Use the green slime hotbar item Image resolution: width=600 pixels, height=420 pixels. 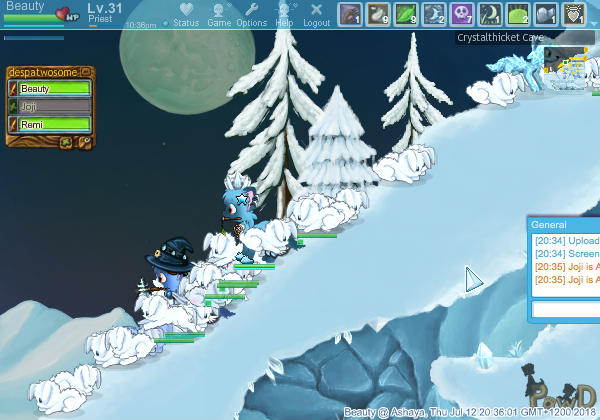pyautogui.click(x=519, y=14)
